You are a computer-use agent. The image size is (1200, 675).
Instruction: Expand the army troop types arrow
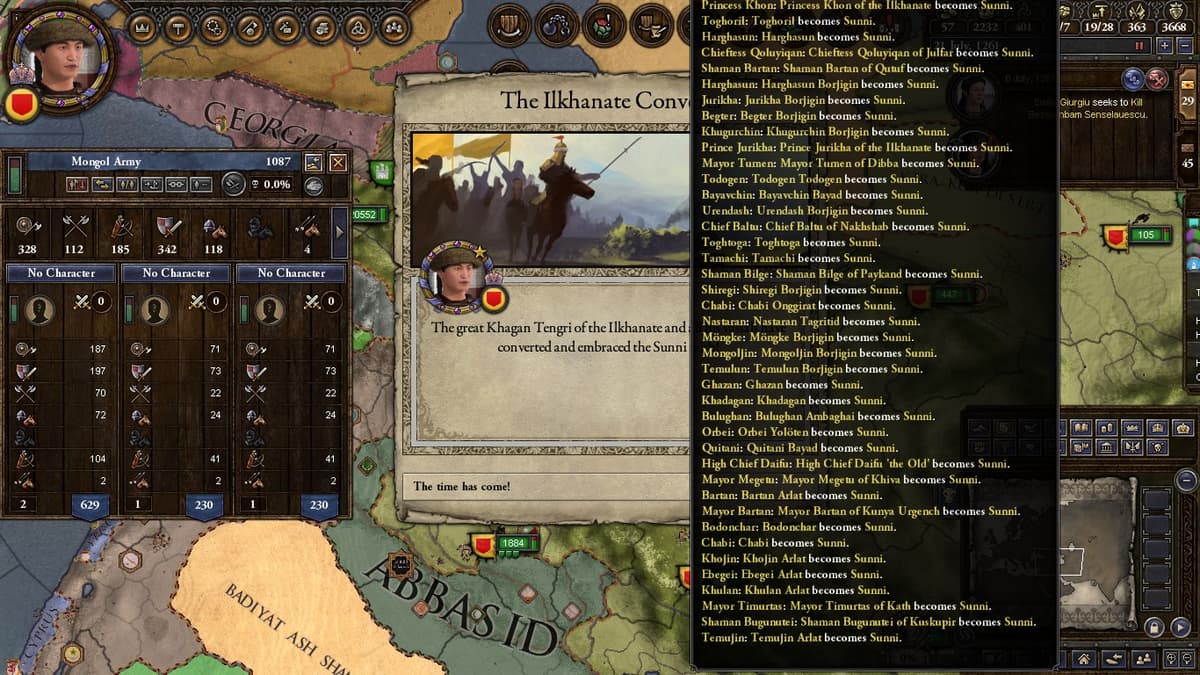point(339,232)
